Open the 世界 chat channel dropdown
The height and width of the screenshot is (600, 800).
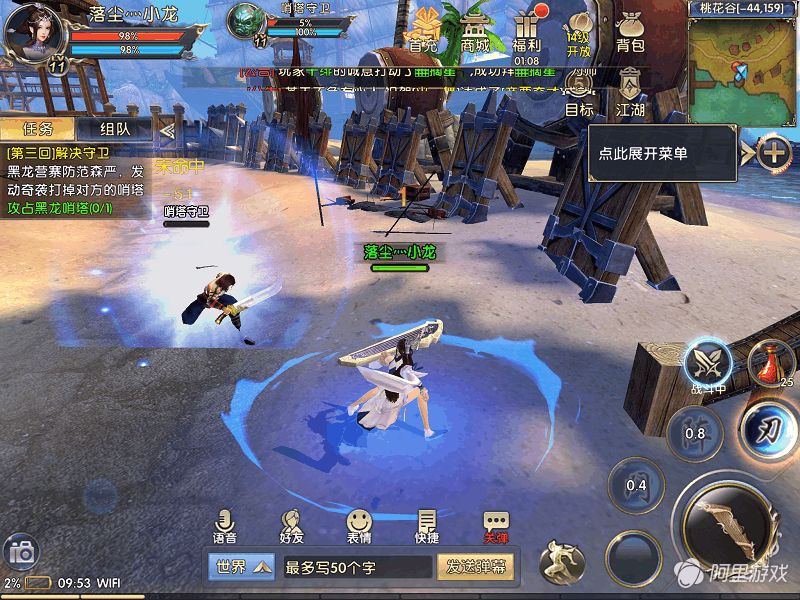(241, 567)
